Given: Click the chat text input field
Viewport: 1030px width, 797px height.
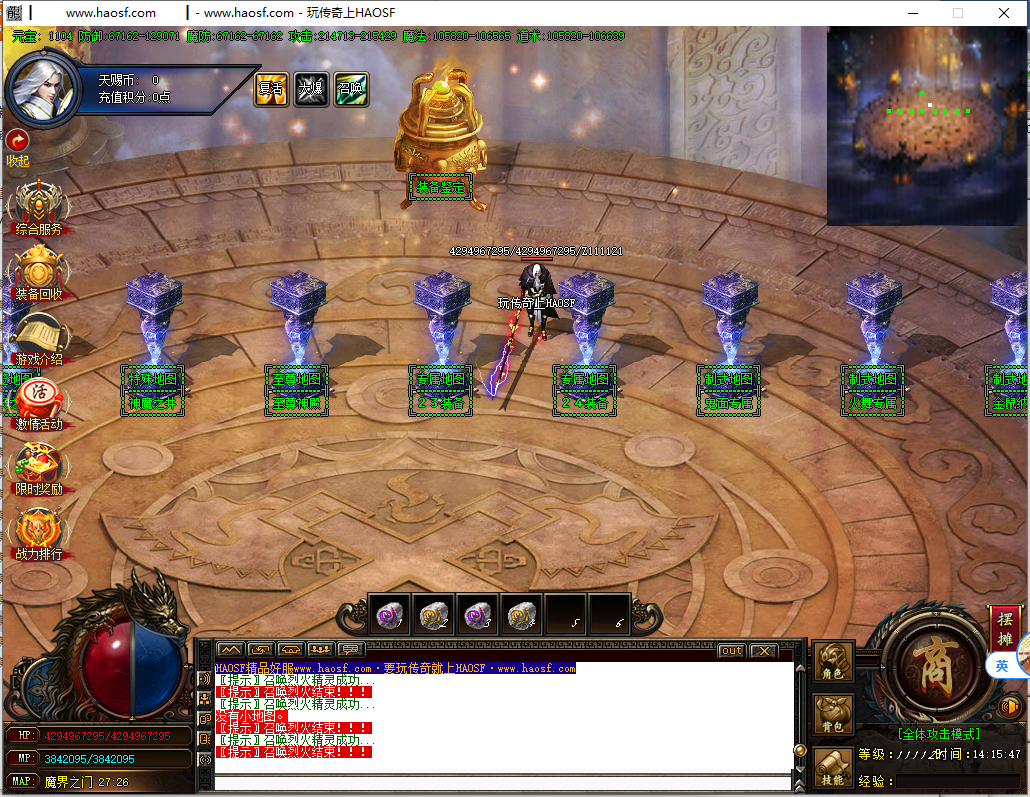Looking at the screenshot, I should 500,782.
